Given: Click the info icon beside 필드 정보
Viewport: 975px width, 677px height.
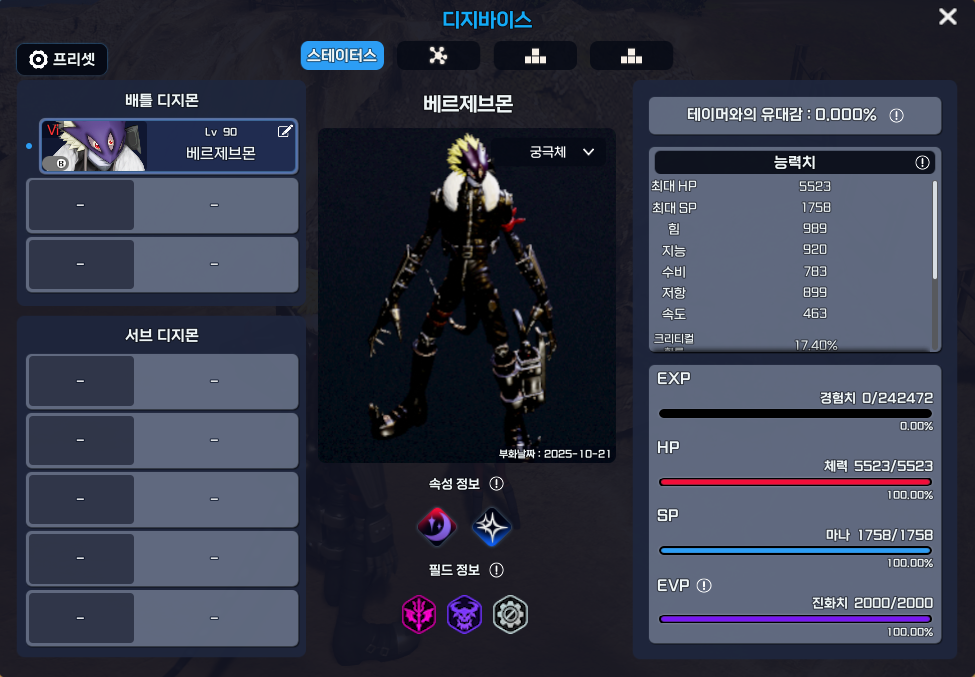Looking at the screenshot, I should (496, 570).
